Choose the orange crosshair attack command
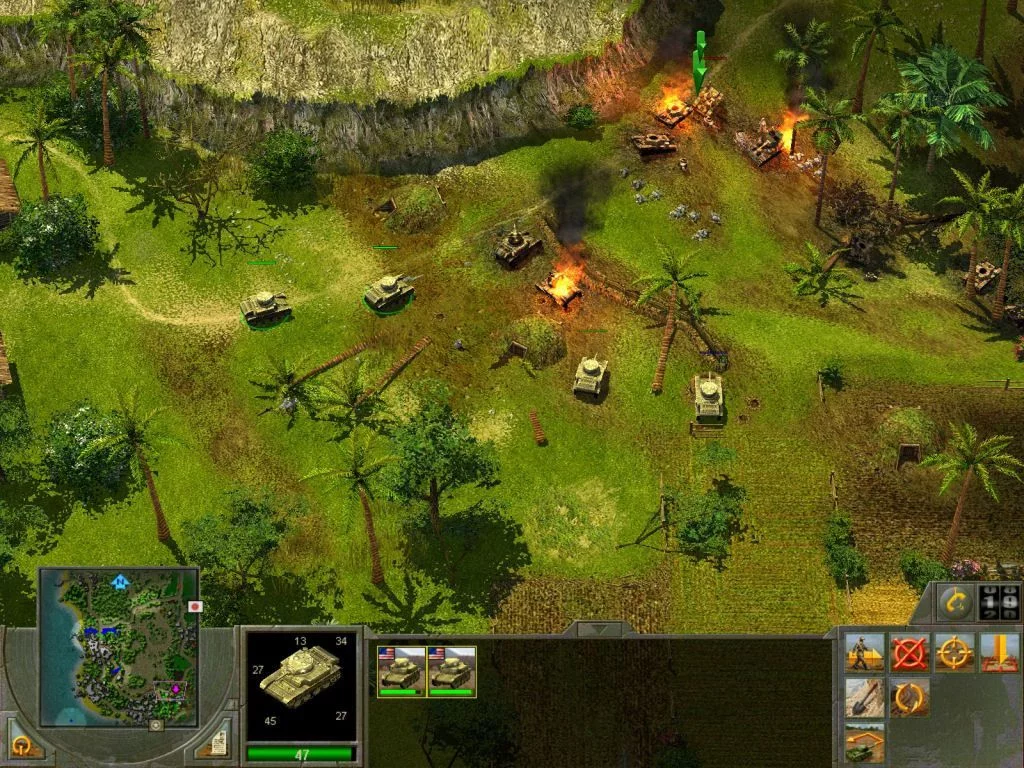Image resolution: width=1024 pixels, height=768 pixels. point(954,652)
